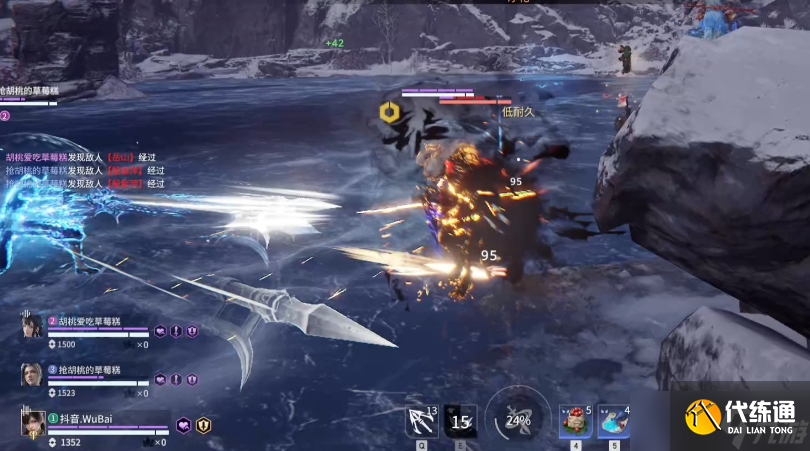Click WuBai's purple heart status icon
Viewport: 810px width, 451px height.
184,425
